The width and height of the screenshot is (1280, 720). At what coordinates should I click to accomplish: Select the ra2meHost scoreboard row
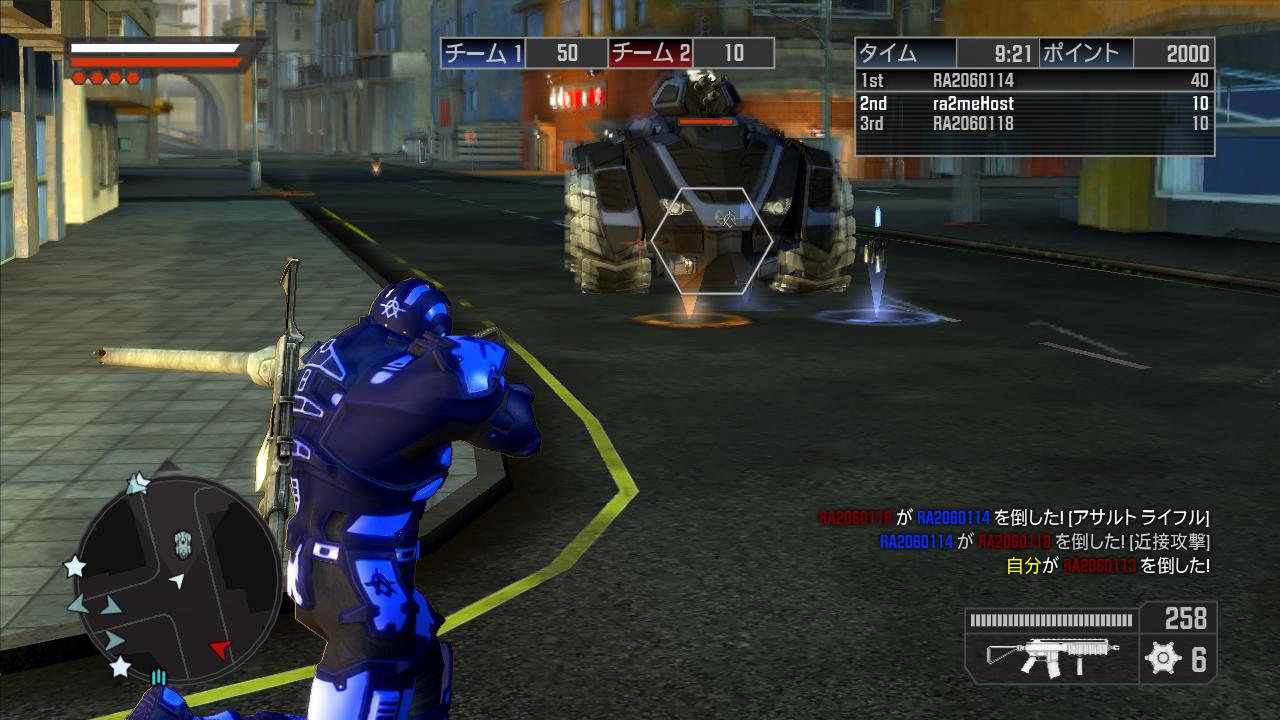tap(1034, 103)
